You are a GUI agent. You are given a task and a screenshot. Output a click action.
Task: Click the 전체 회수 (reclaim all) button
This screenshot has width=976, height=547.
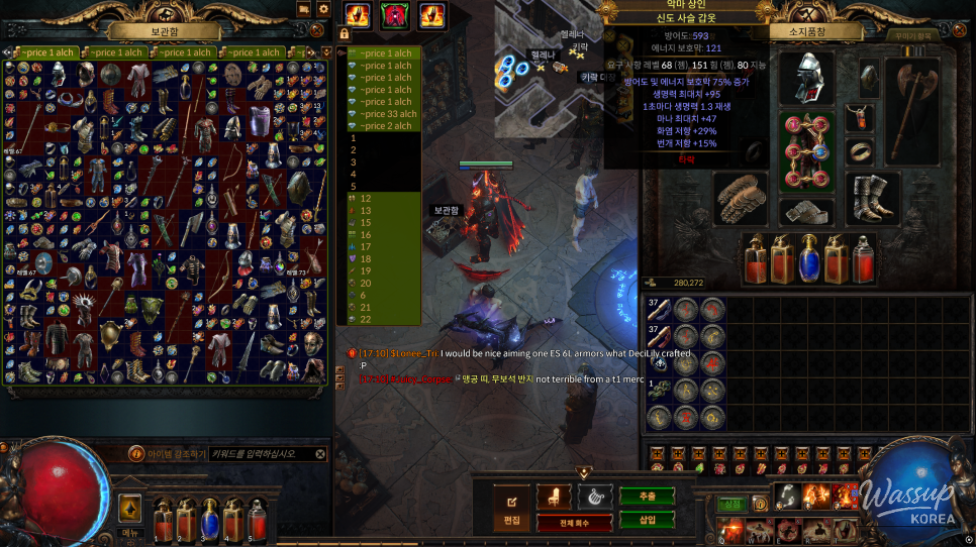point(574,522)
